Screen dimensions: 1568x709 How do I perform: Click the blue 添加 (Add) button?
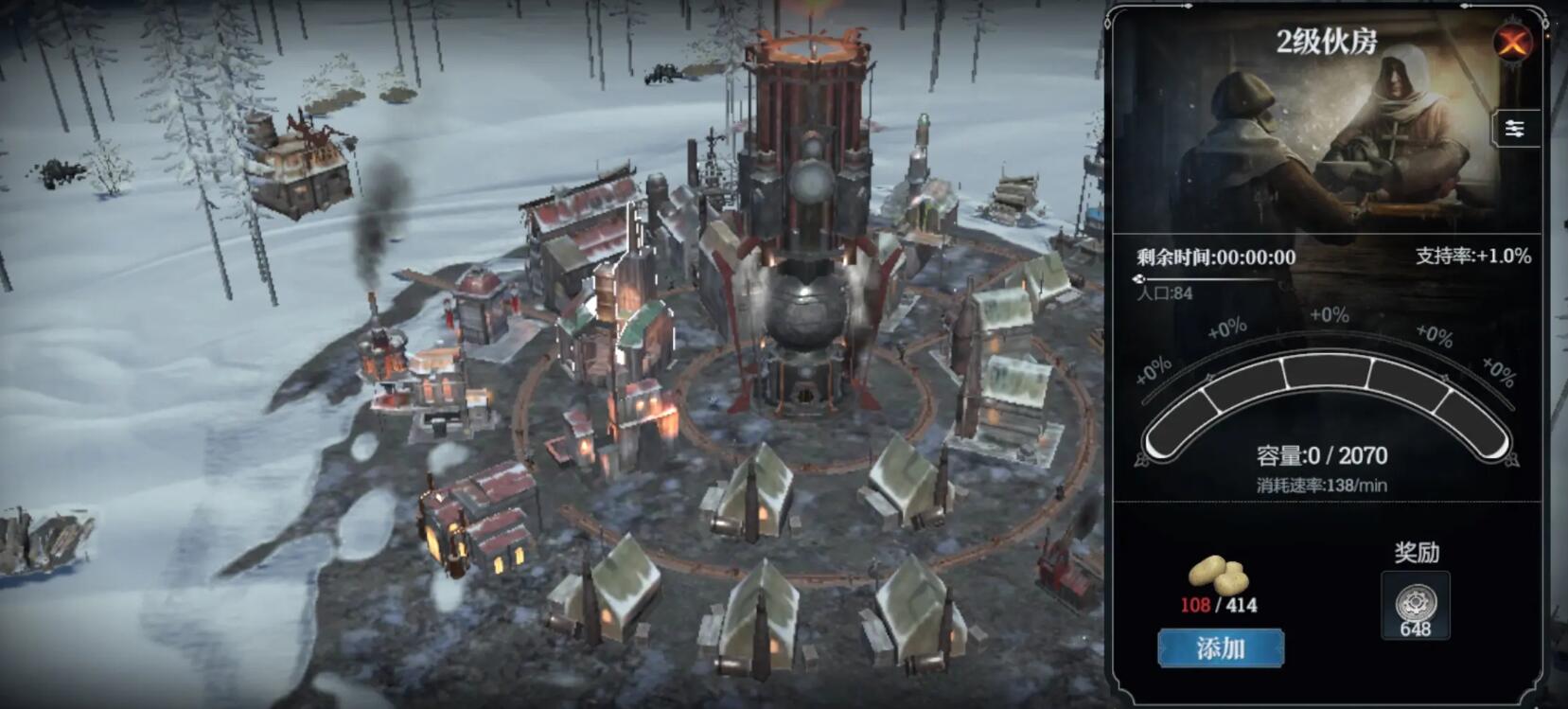pos(1220,648)
